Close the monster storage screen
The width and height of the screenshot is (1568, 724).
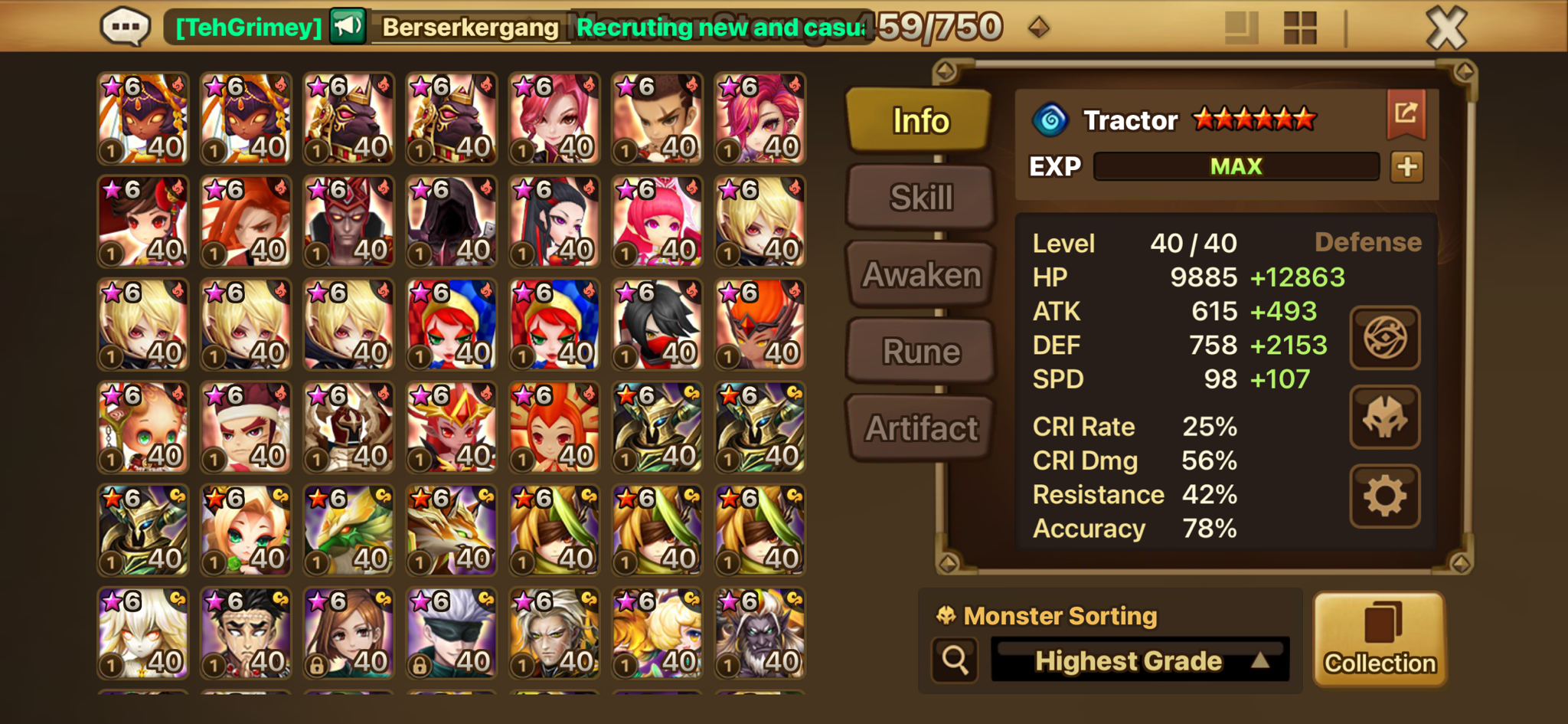(x=1445, y=29)
